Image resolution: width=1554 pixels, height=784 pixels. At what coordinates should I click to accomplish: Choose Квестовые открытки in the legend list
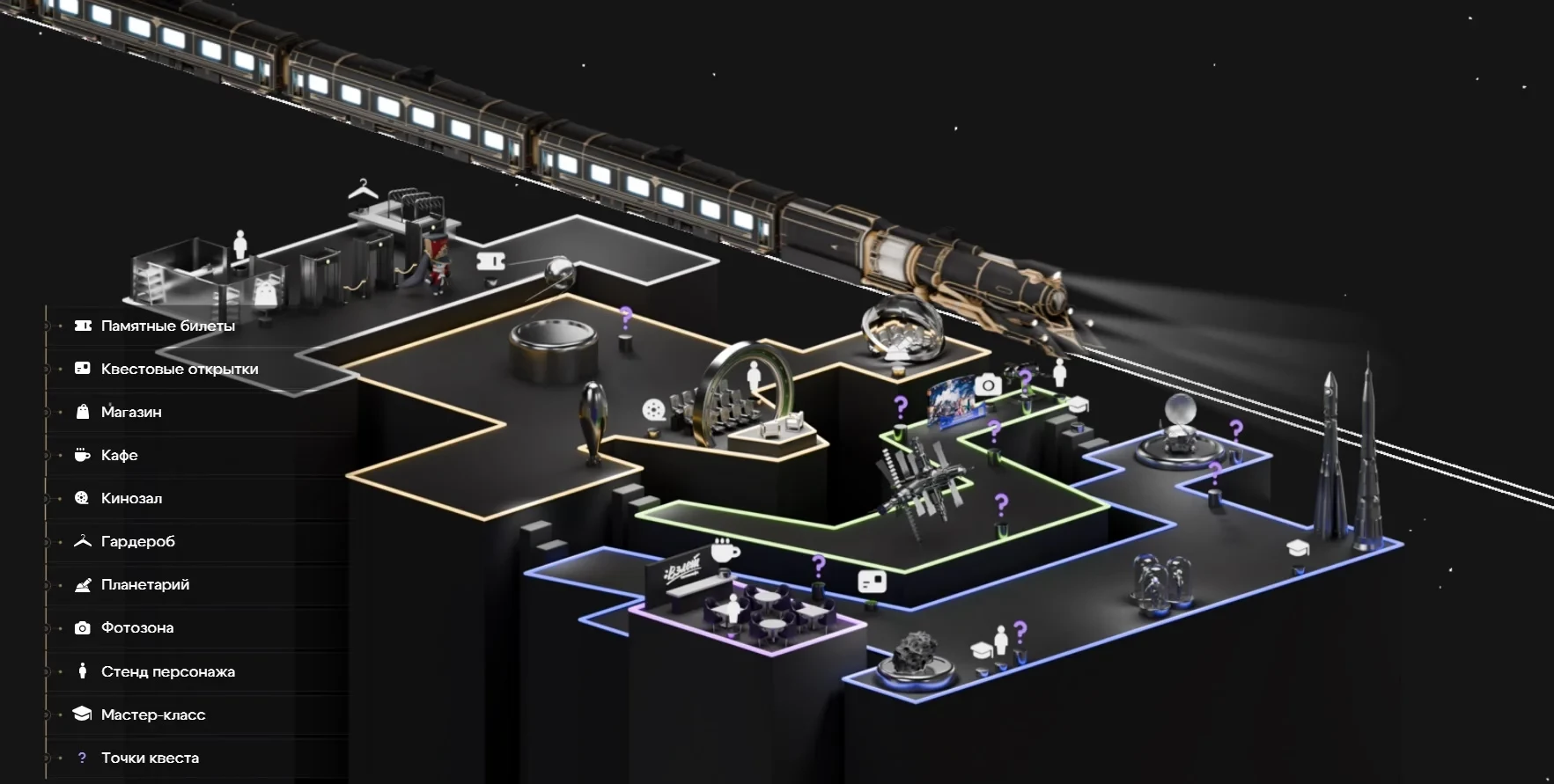[179, 369]
